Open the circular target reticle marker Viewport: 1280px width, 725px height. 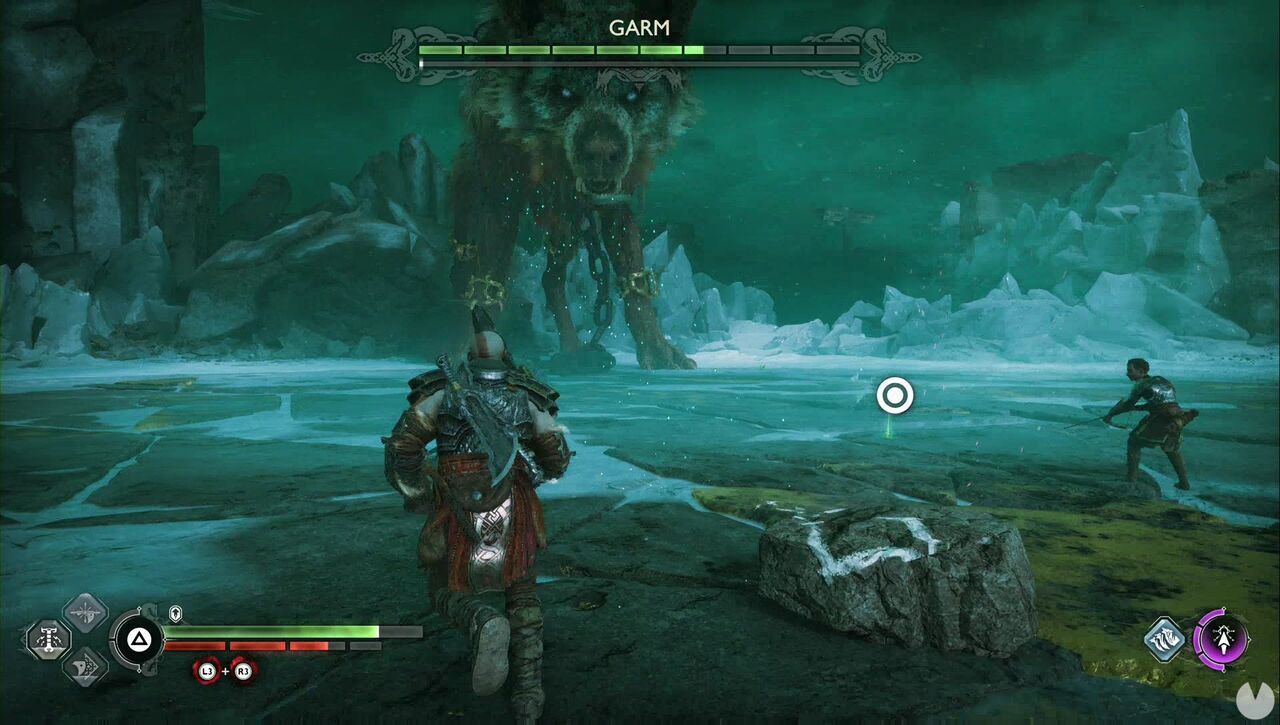(896, 396)
